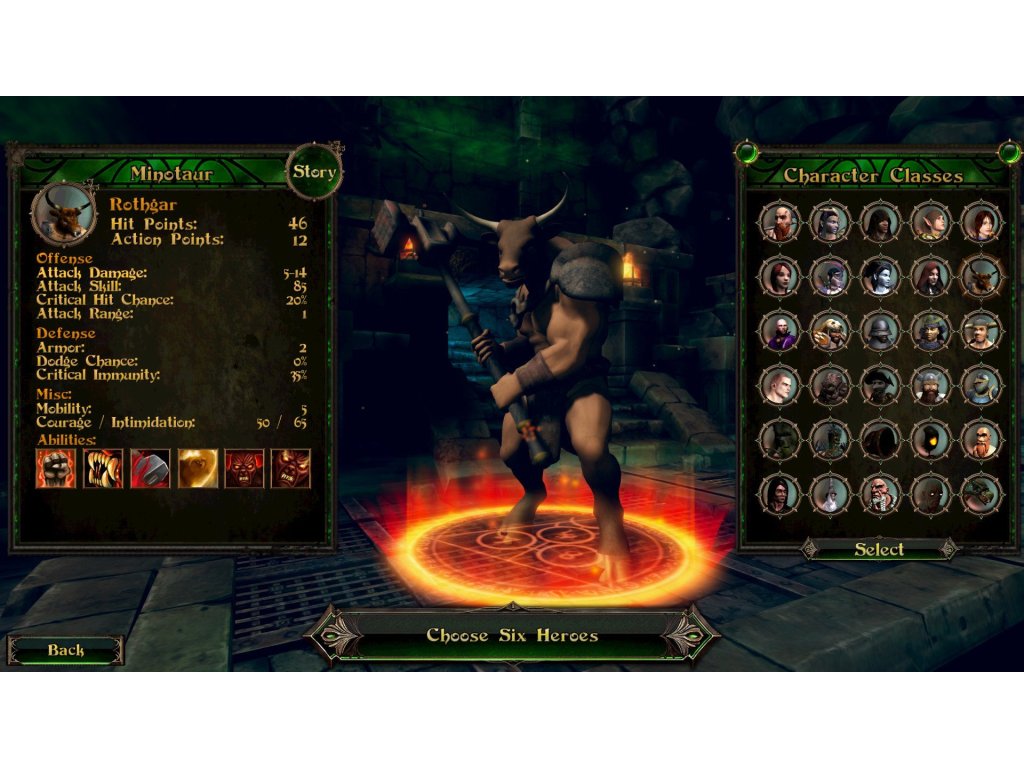Choose the horned-helmet bearded dwarf portrait
This screenshot has height=768, width=1024.
pos(931,385)
